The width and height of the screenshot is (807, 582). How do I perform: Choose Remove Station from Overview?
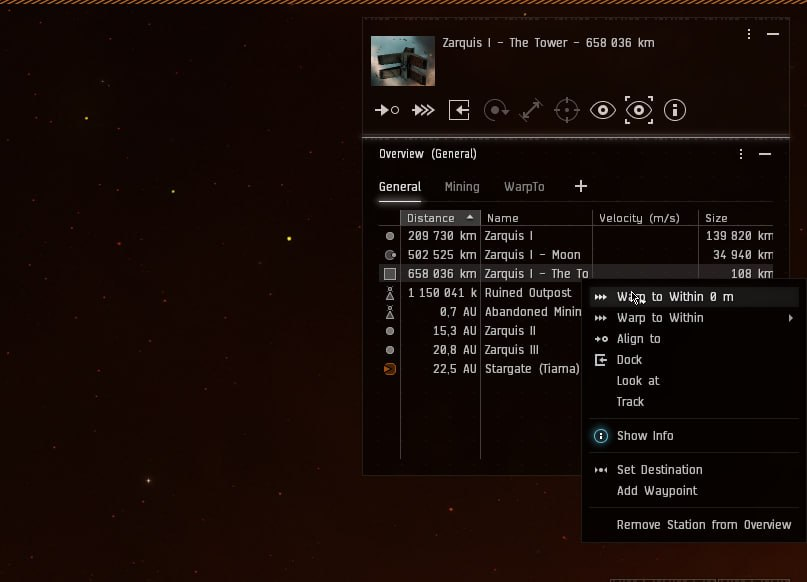703,525
